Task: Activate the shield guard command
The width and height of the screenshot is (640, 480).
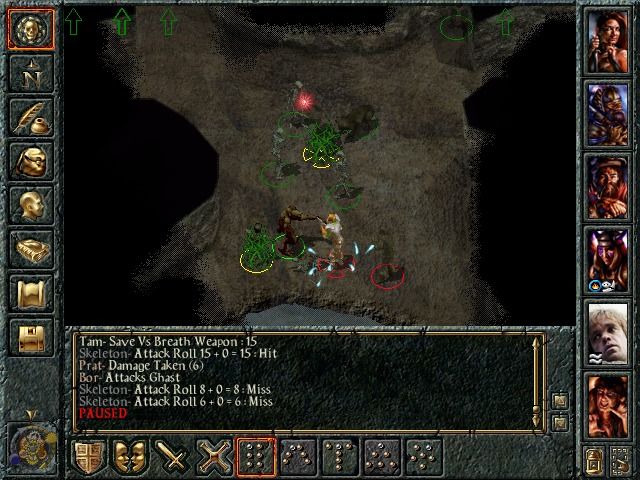Action: point(90,458)
